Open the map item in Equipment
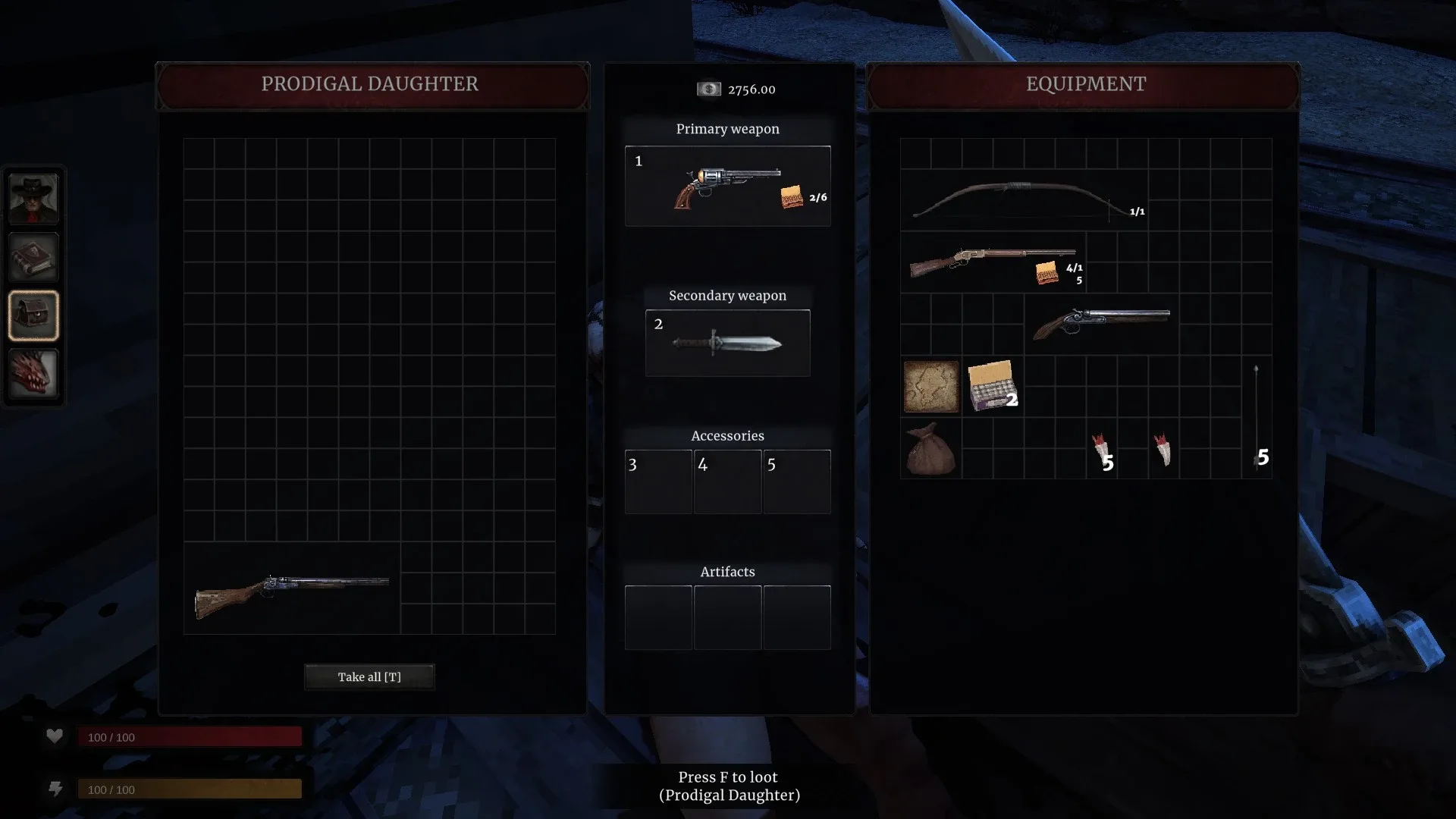1456x819 pixels. tap(931, 387)
